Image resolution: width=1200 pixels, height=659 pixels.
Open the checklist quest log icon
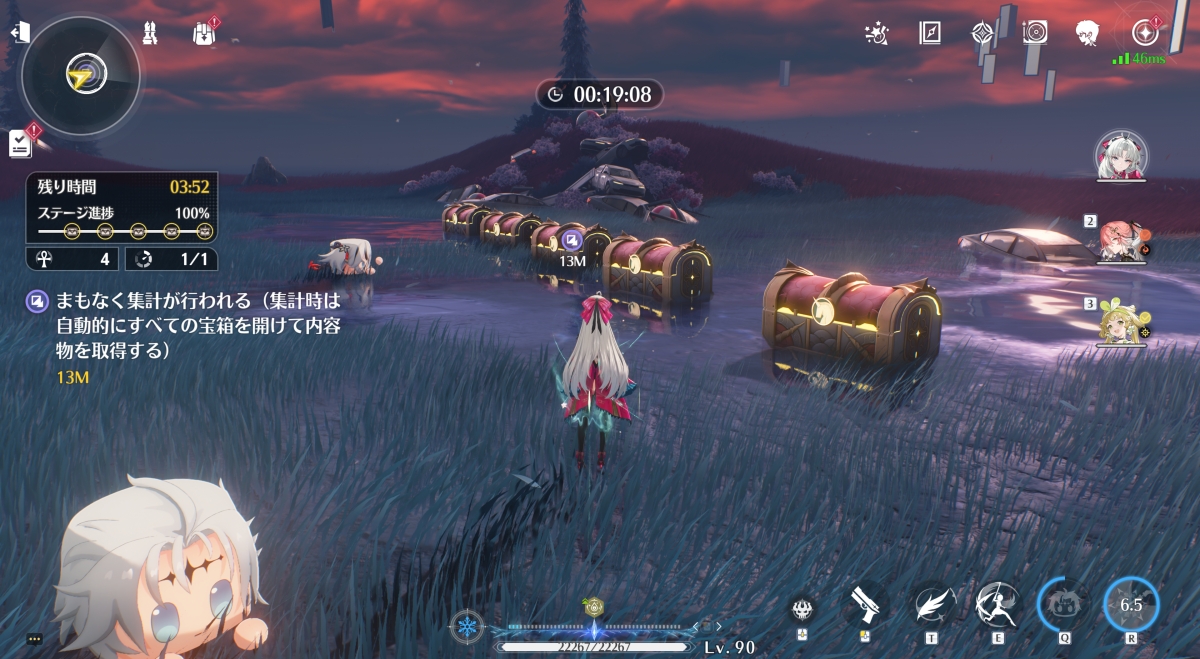click(20, 144)
